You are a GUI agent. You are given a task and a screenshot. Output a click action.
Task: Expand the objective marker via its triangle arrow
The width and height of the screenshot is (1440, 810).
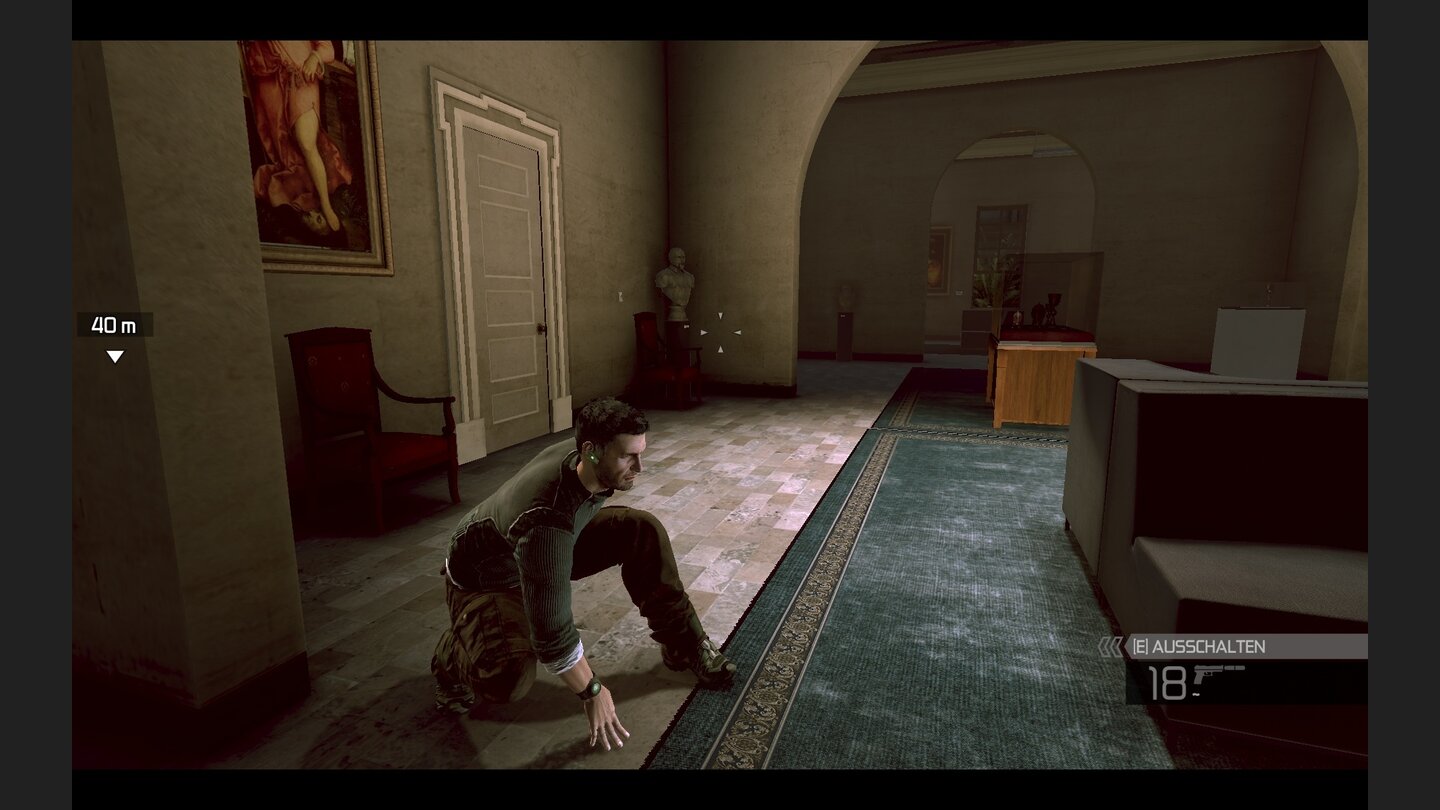(x=115, y=353)
